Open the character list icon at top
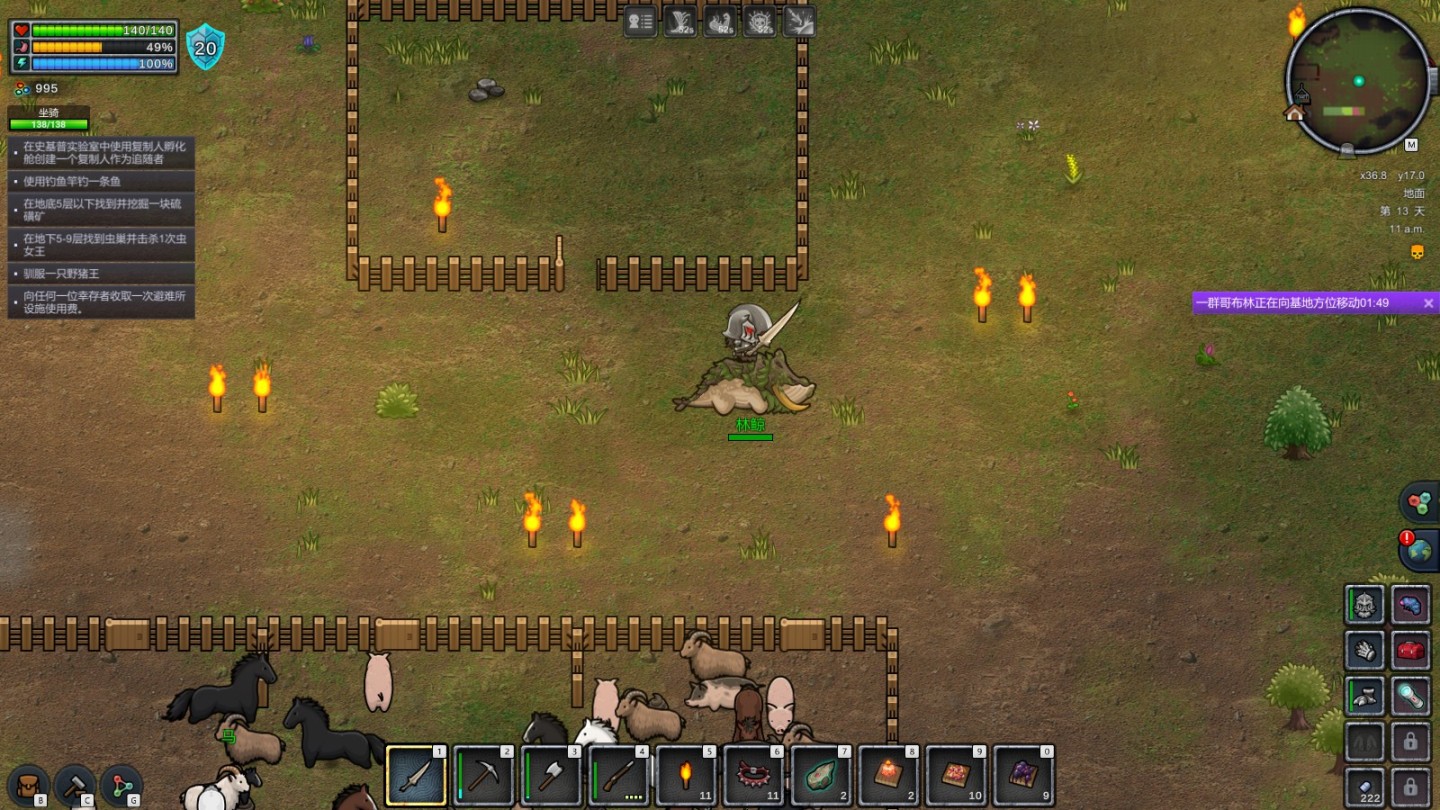The image size is (1440, 810). point(640,21)
